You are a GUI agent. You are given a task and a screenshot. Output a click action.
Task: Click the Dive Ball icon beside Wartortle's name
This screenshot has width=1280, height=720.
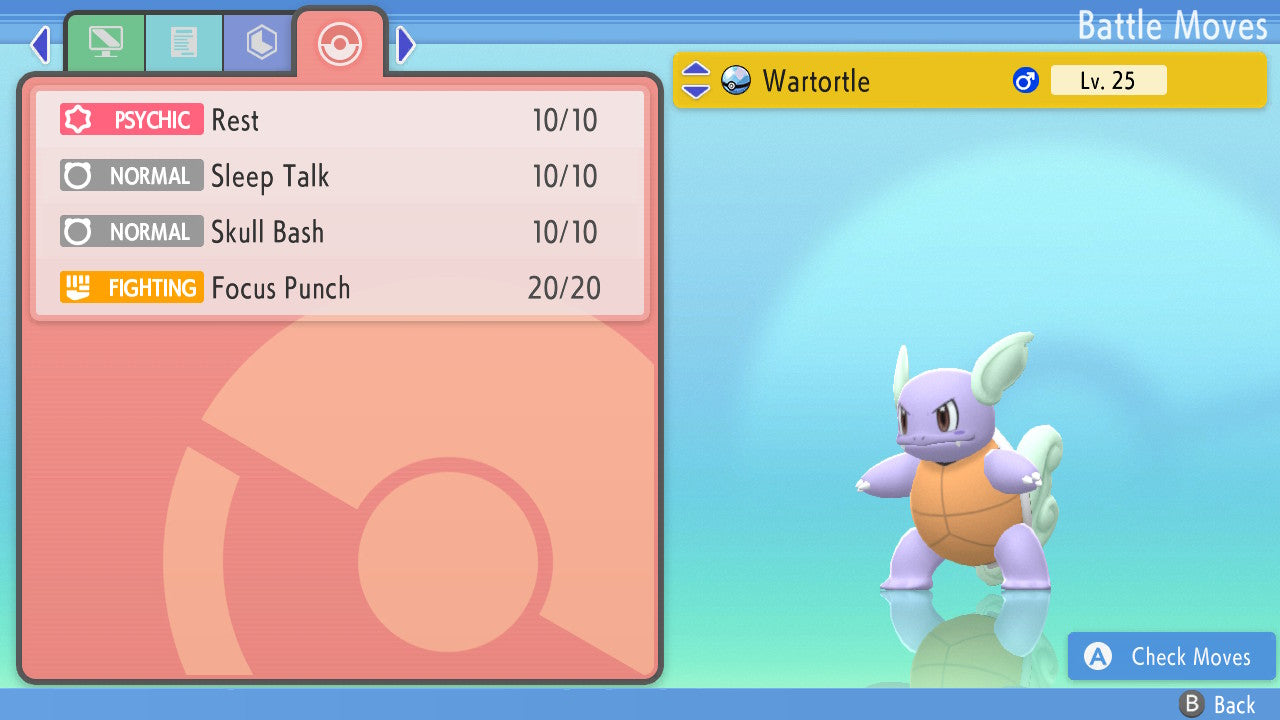tap(736, 80)
